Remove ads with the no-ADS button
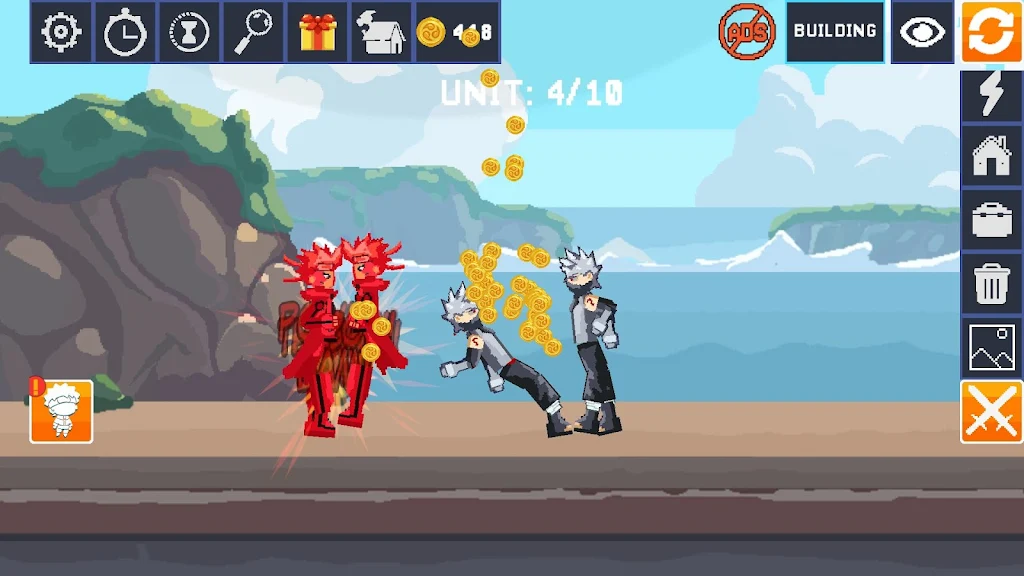 [747, 32]
